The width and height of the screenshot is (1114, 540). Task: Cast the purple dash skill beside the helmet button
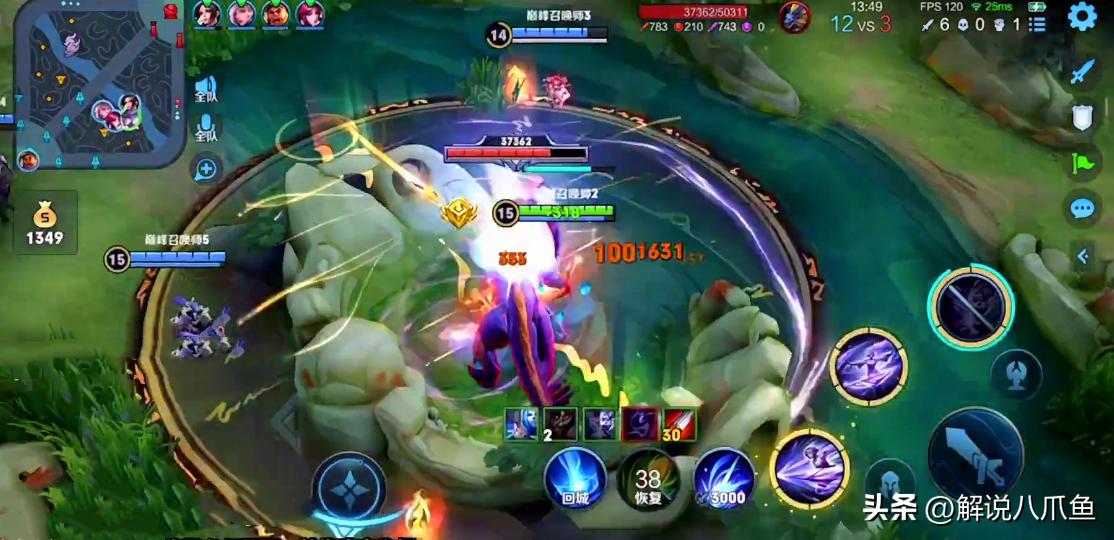pos(809,467)
